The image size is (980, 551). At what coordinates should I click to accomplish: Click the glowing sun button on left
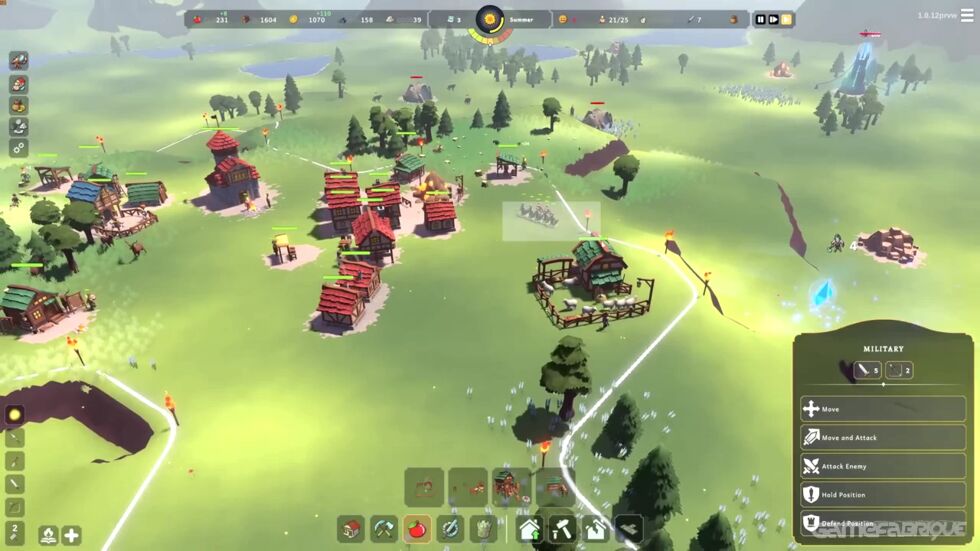15,414
